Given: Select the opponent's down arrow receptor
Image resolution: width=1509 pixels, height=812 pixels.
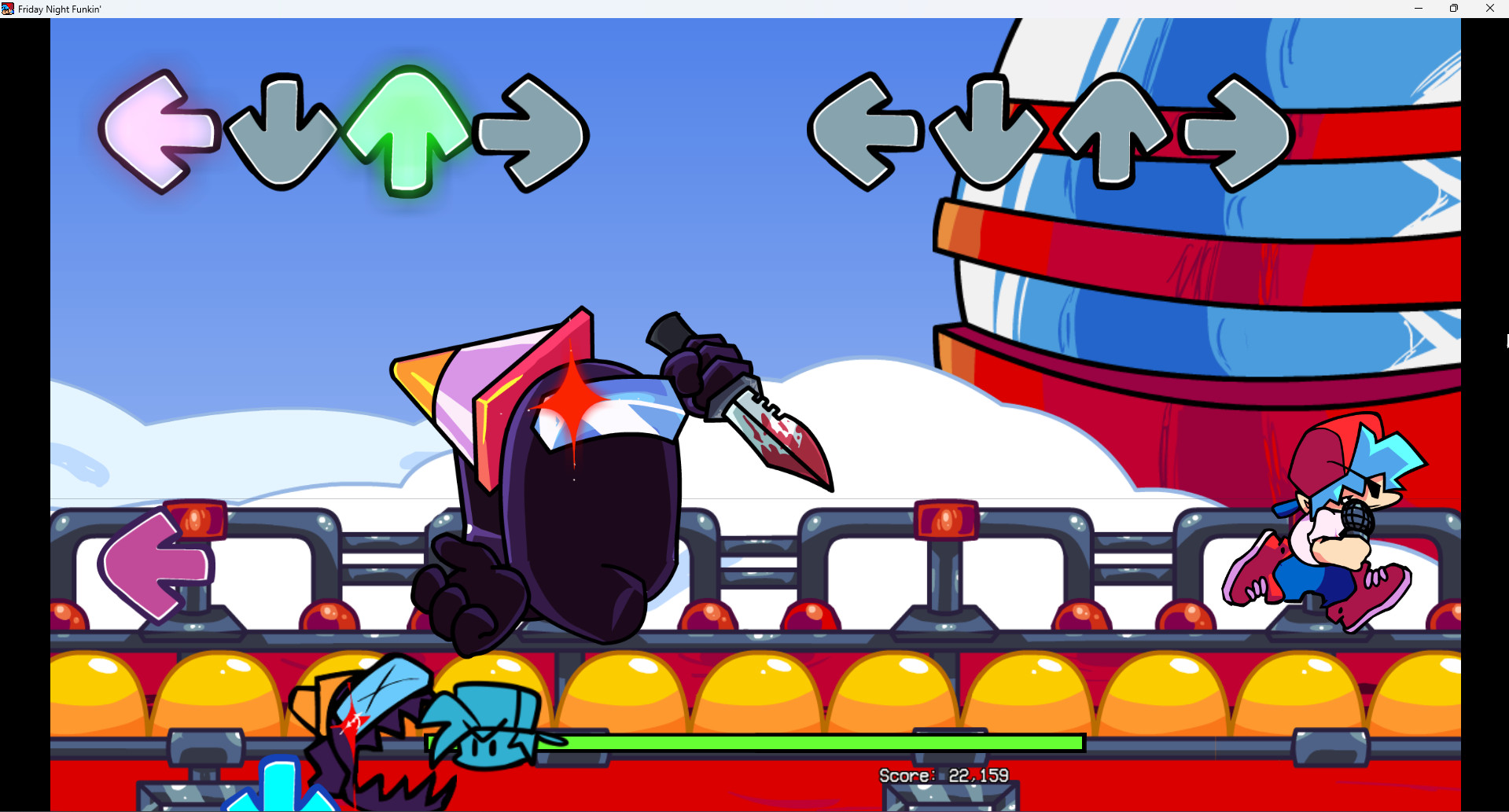Looking at the screenshot, I should coord(988,134).
